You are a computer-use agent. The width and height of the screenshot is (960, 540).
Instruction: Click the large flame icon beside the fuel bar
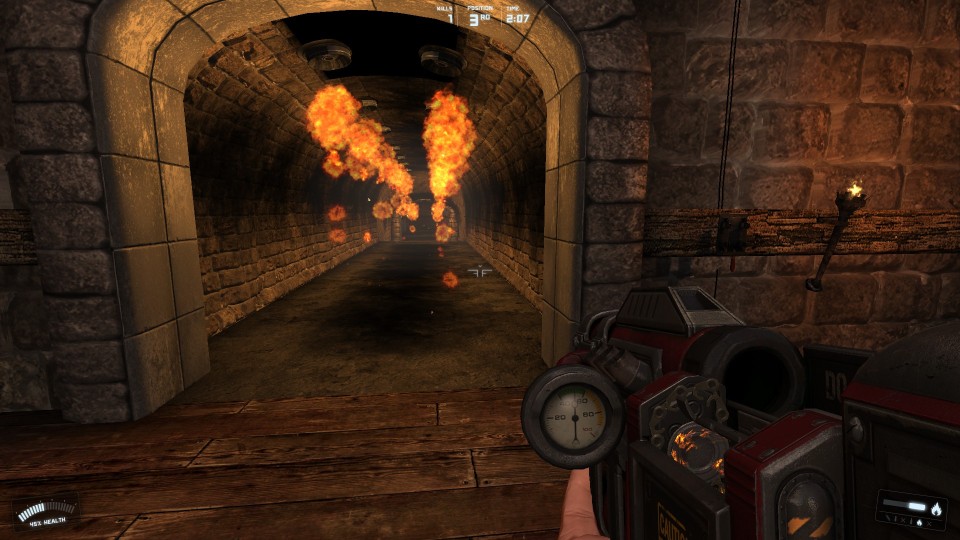pyautogui.click(x=936, y=510)
